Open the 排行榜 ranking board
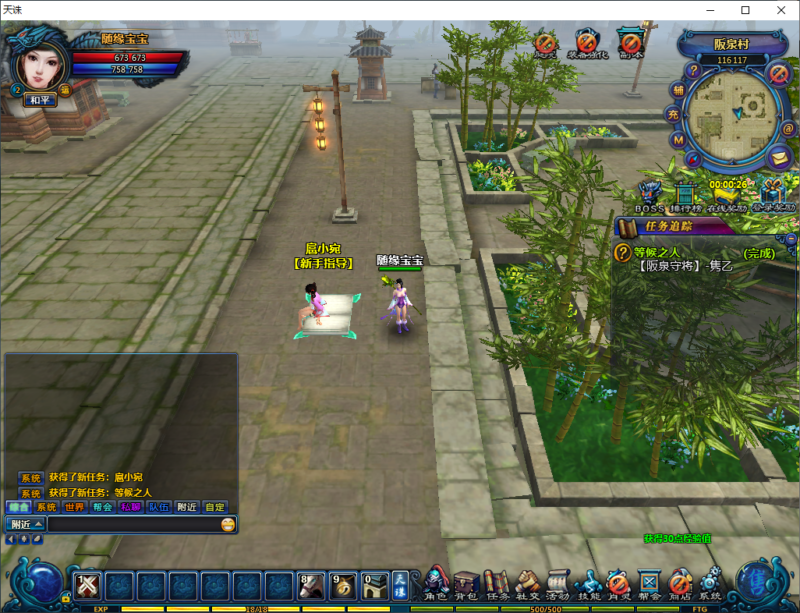Screen dimensions: 800x613 (686, 194)
